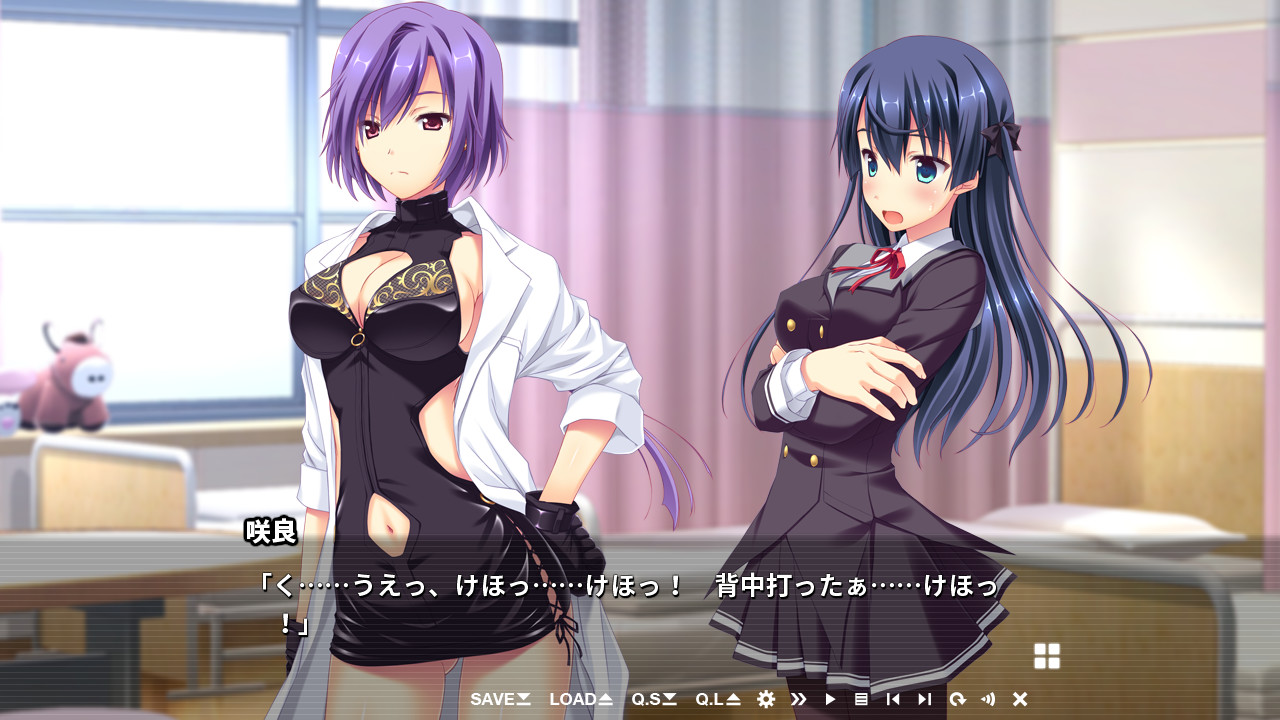
Task: Quick save with the Q.S button
Action: [654, 699]
